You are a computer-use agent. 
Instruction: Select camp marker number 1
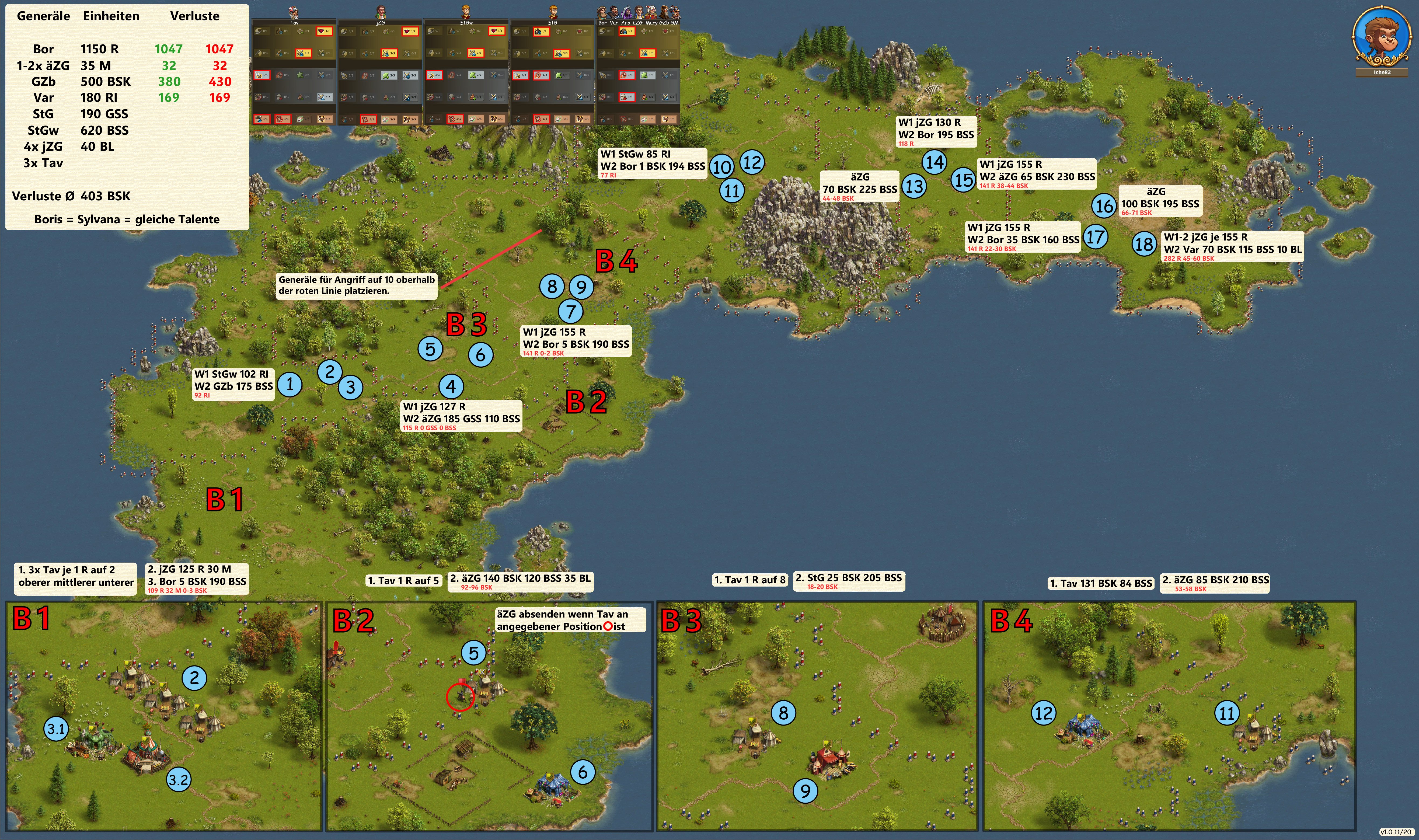pyautogui.click(x=290, y=385)
